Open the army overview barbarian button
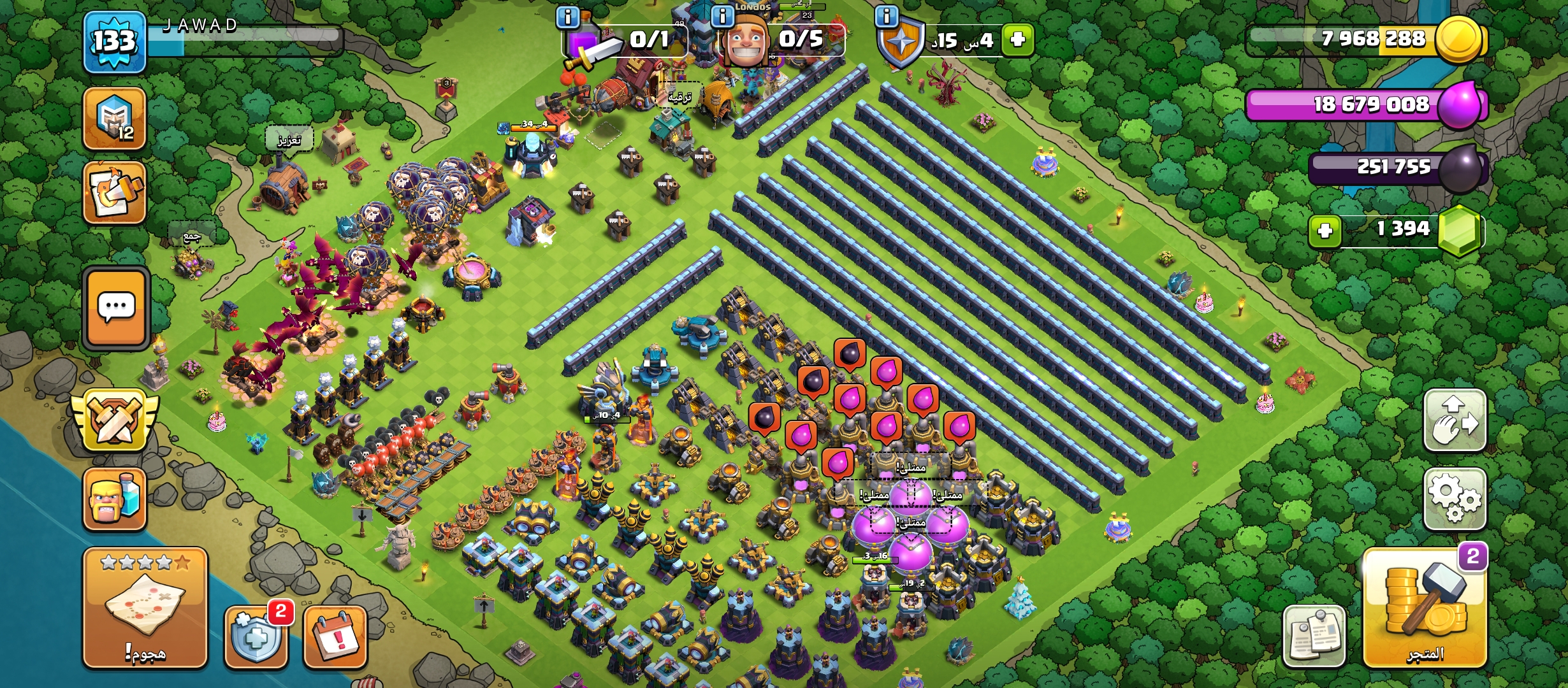Image resolution: width=1568 pixels, height=688 pixels. pos(115,499)
